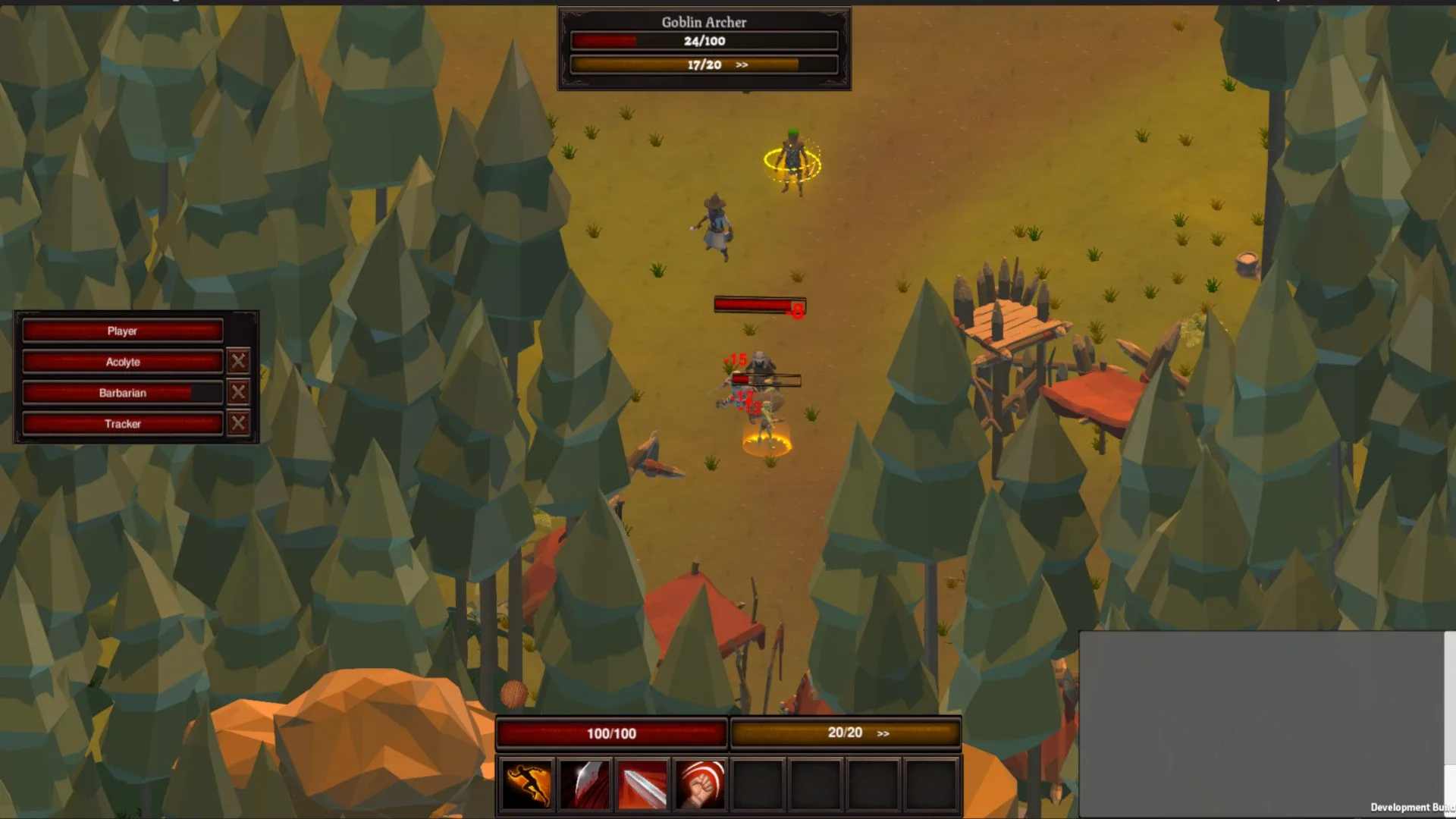Image resolution: width=1456 pixels, height=819 pixels.
Task: Use the bloody curved blade ability
Action: (x=585, y=784)
